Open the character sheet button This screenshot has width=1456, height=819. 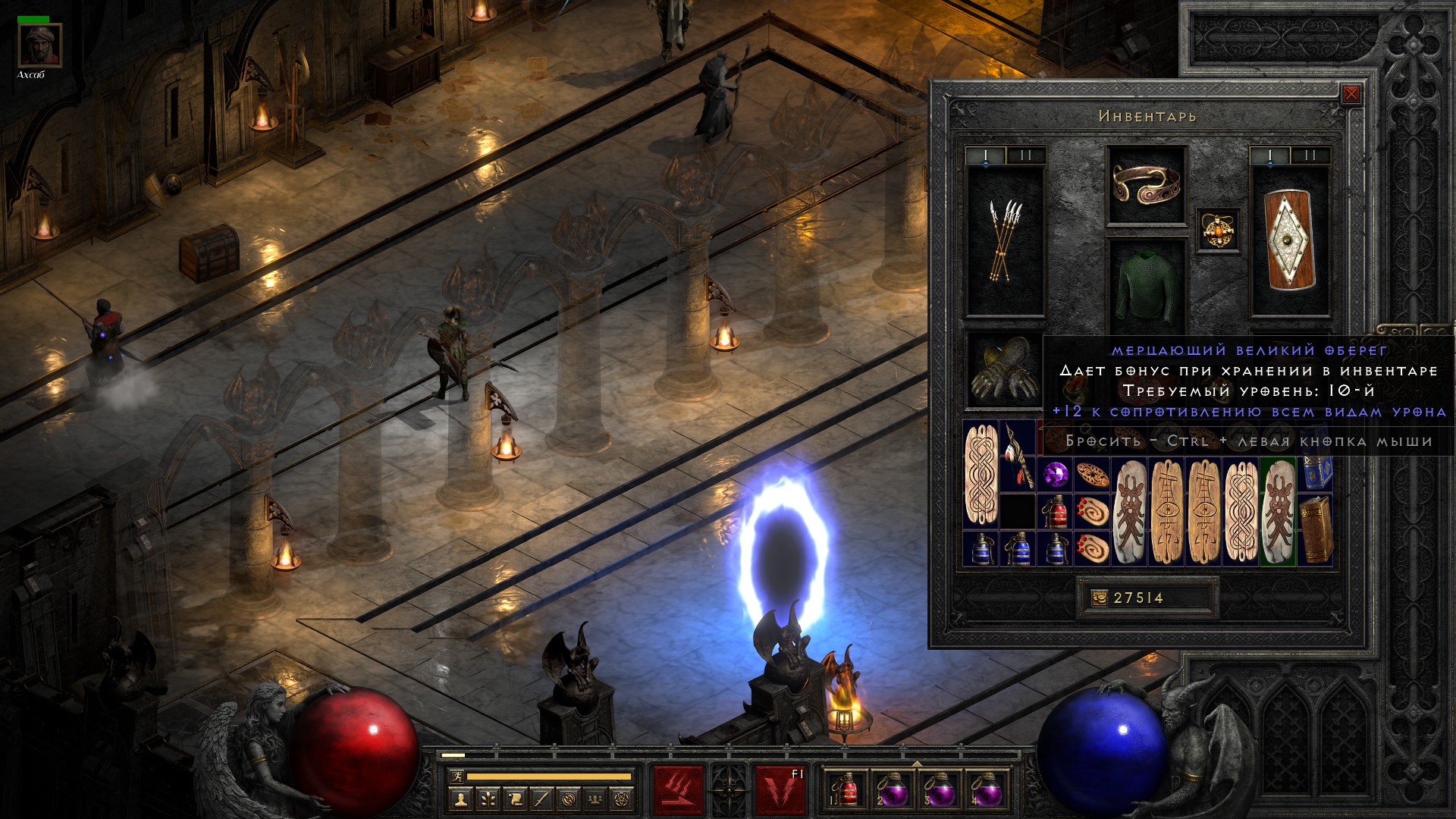[x=461, y=799]
